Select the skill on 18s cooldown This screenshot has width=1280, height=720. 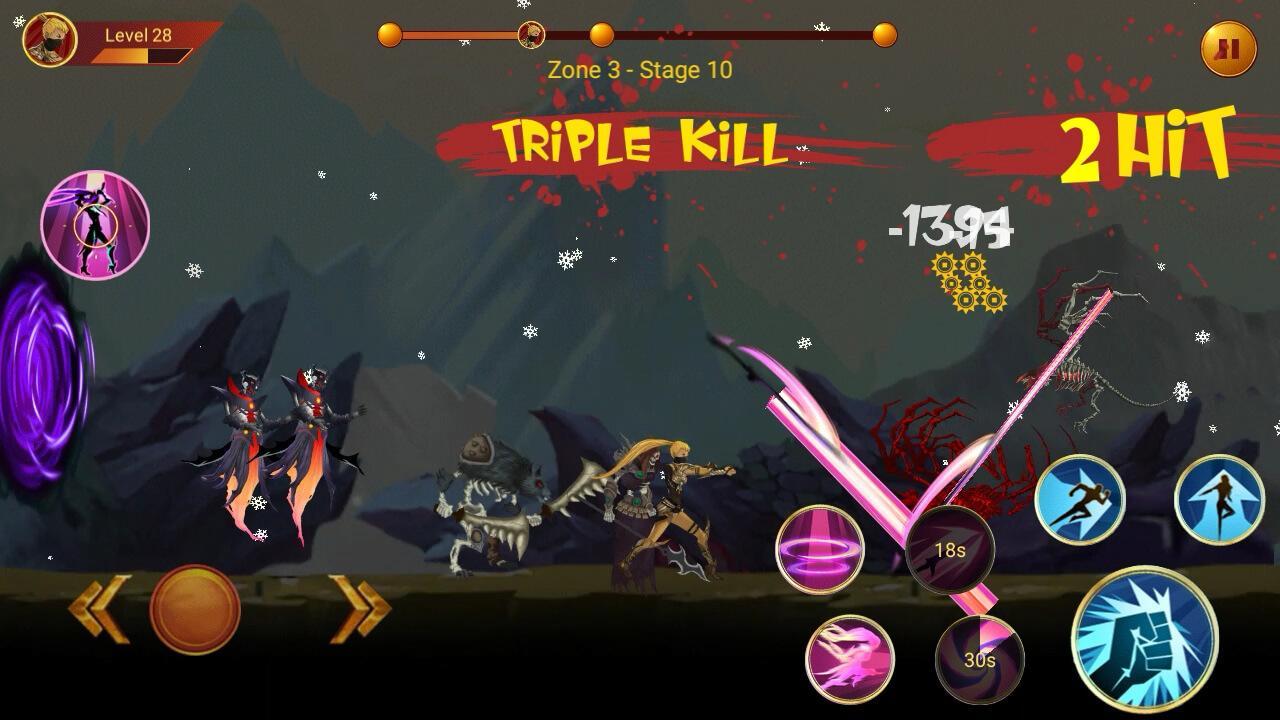pos(949,549)
